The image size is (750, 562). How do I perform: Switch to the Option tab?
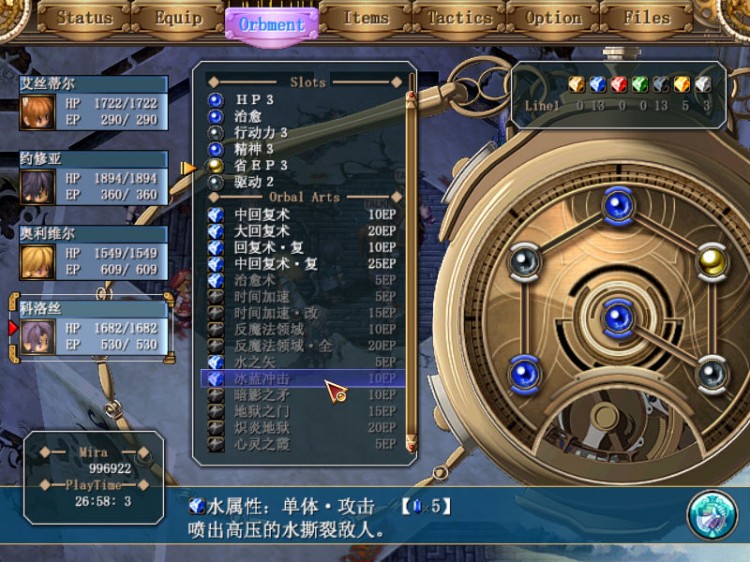(553, 18)
